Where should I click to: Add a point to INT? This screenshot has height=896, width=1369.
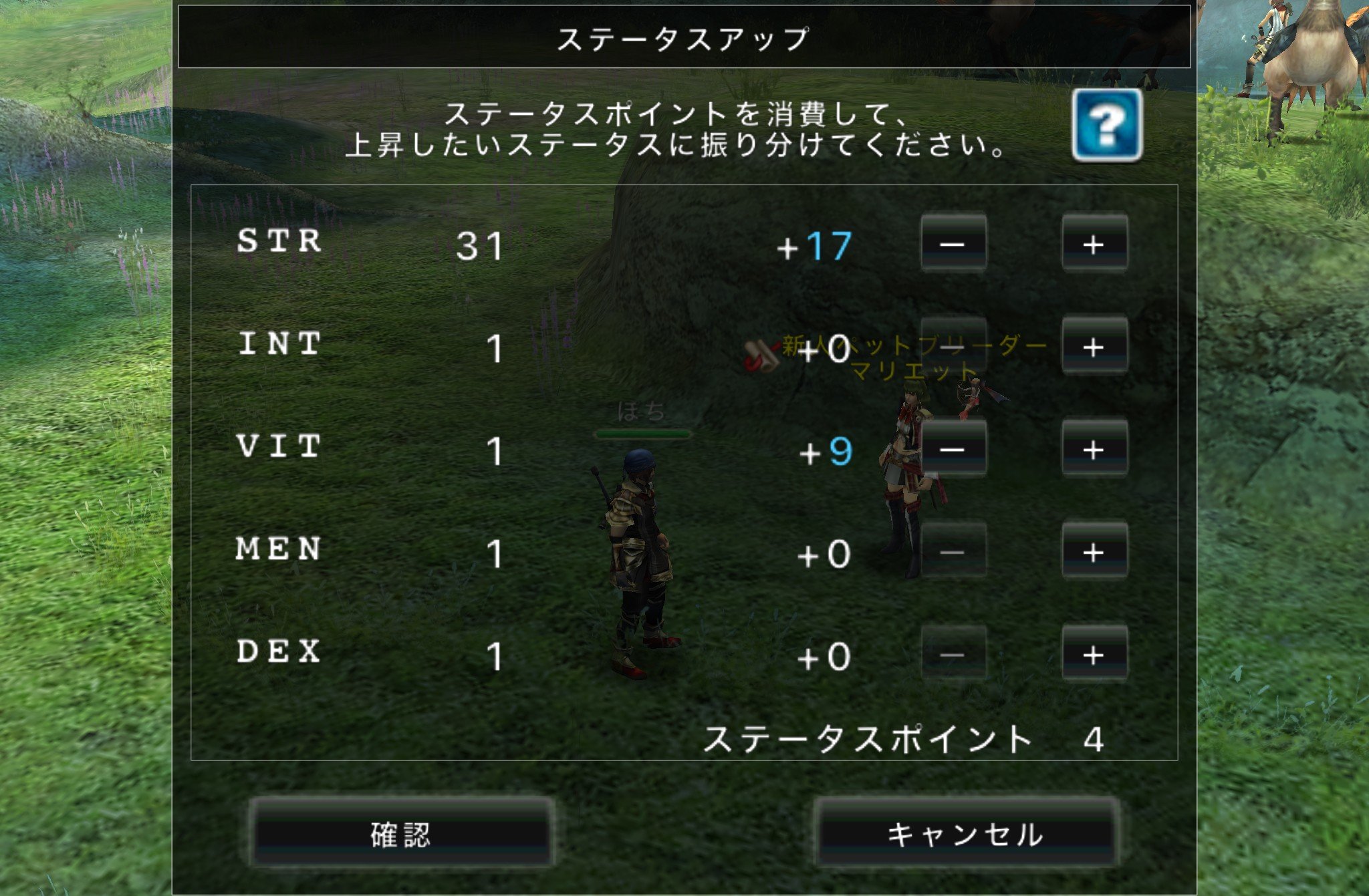point(1094,346)
